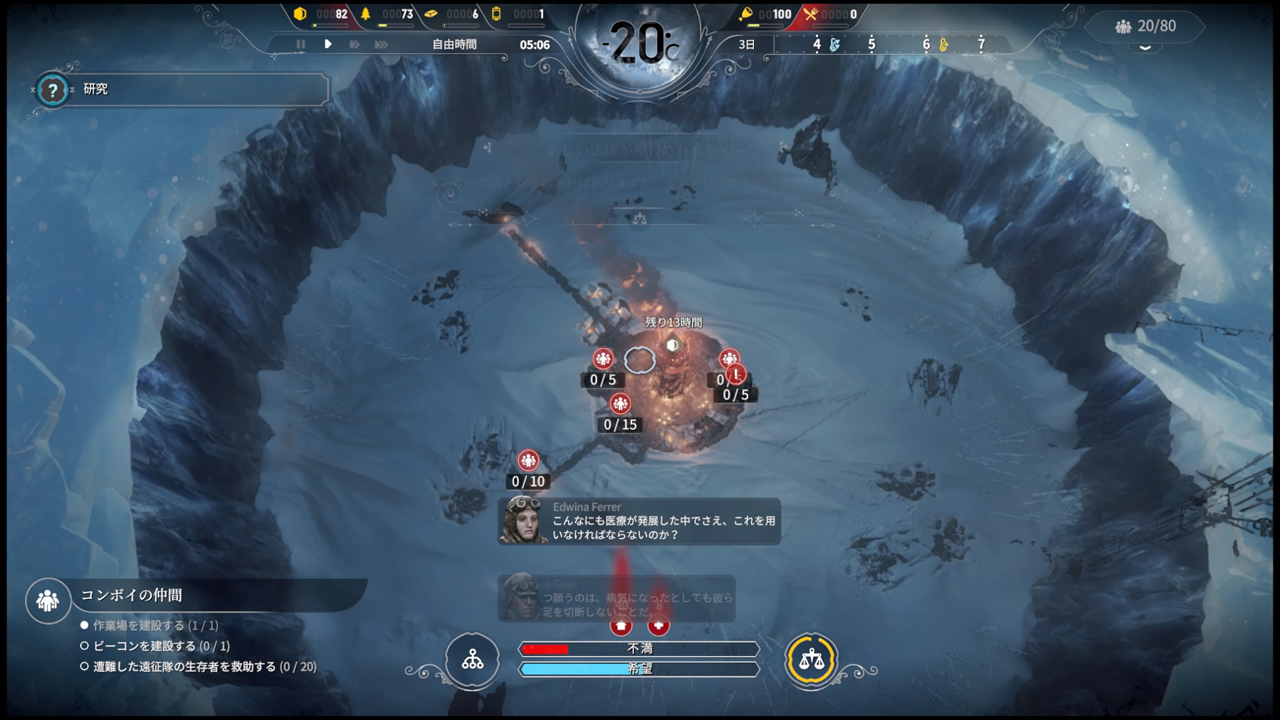The width and height of the screenshot is (1280, 720).
Task: Open the technology tree button
Action: [x=472, y=660]
